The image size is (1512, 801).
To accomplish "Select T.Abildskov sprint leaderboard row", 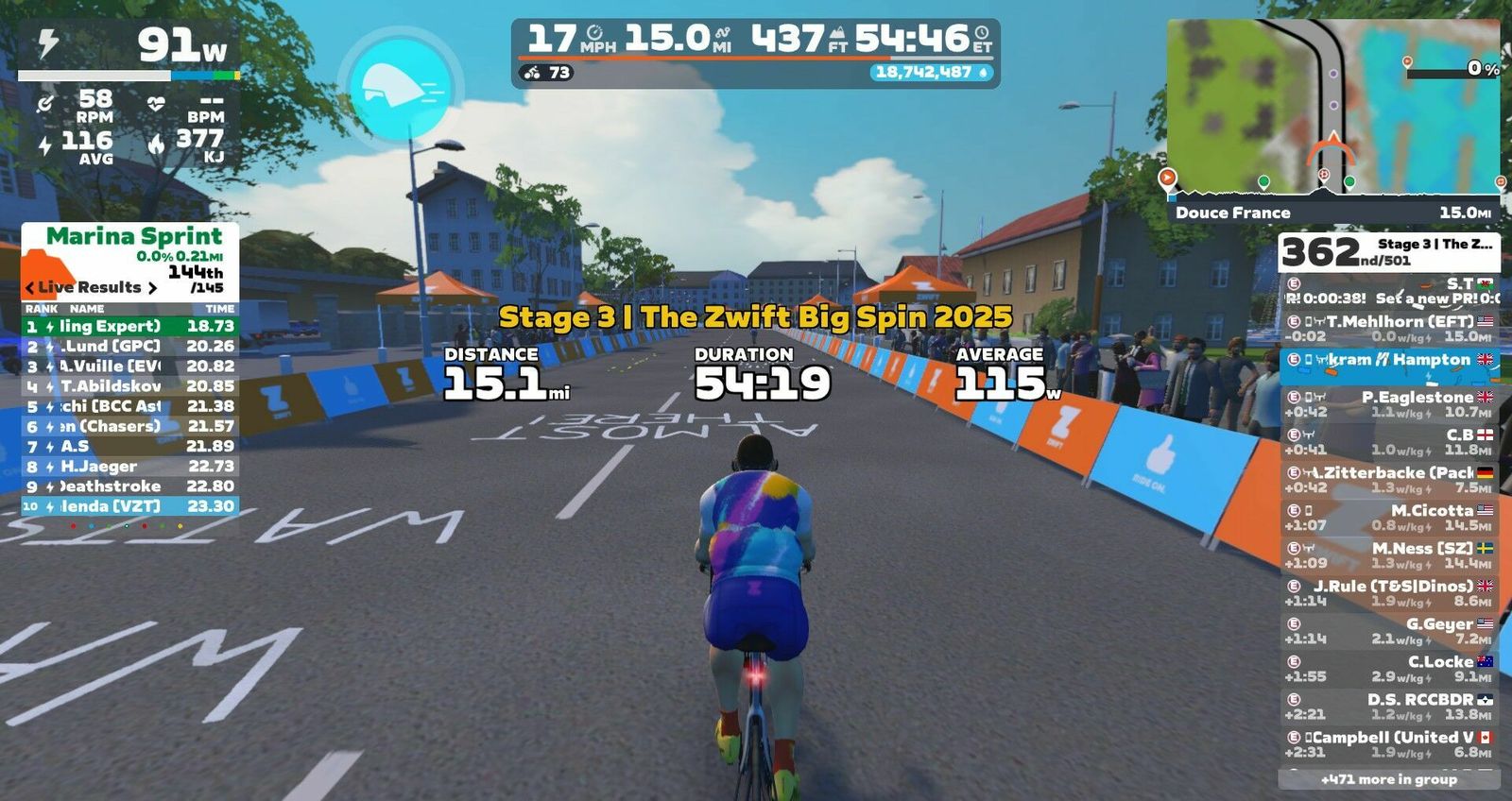I will tap(129, 385).
